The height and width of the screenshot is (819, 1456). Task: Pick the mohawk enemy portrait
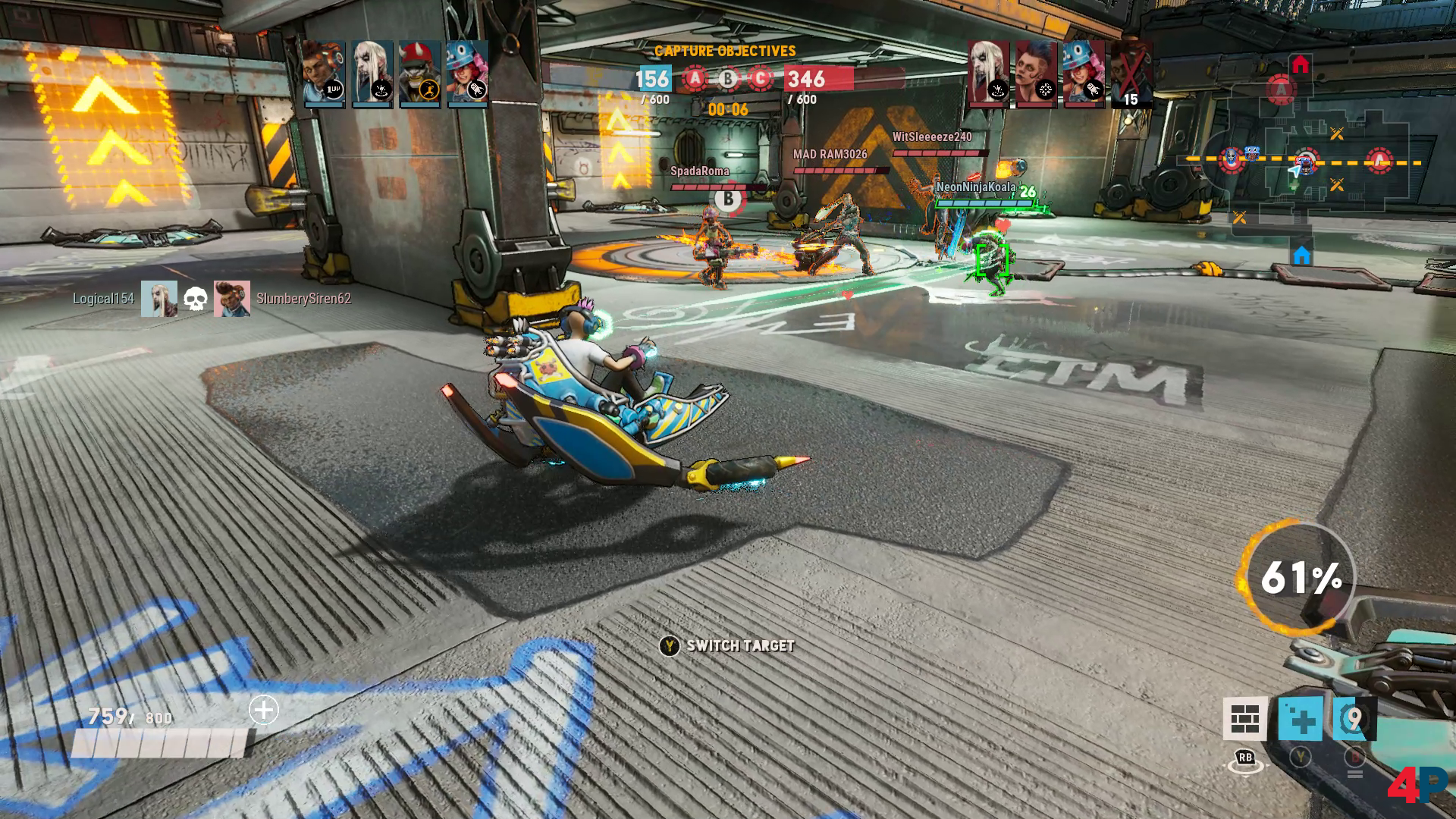click(1036, 72)
